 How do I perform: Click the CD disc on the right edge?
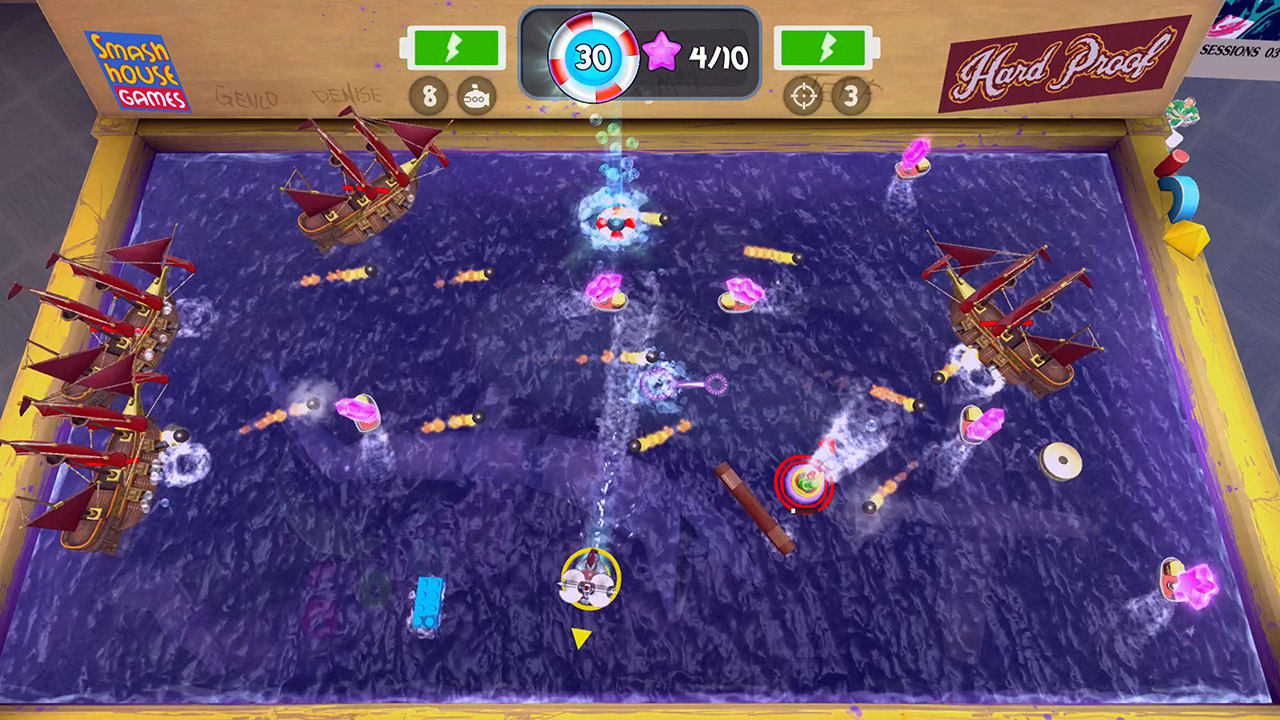pos(1064,463)
